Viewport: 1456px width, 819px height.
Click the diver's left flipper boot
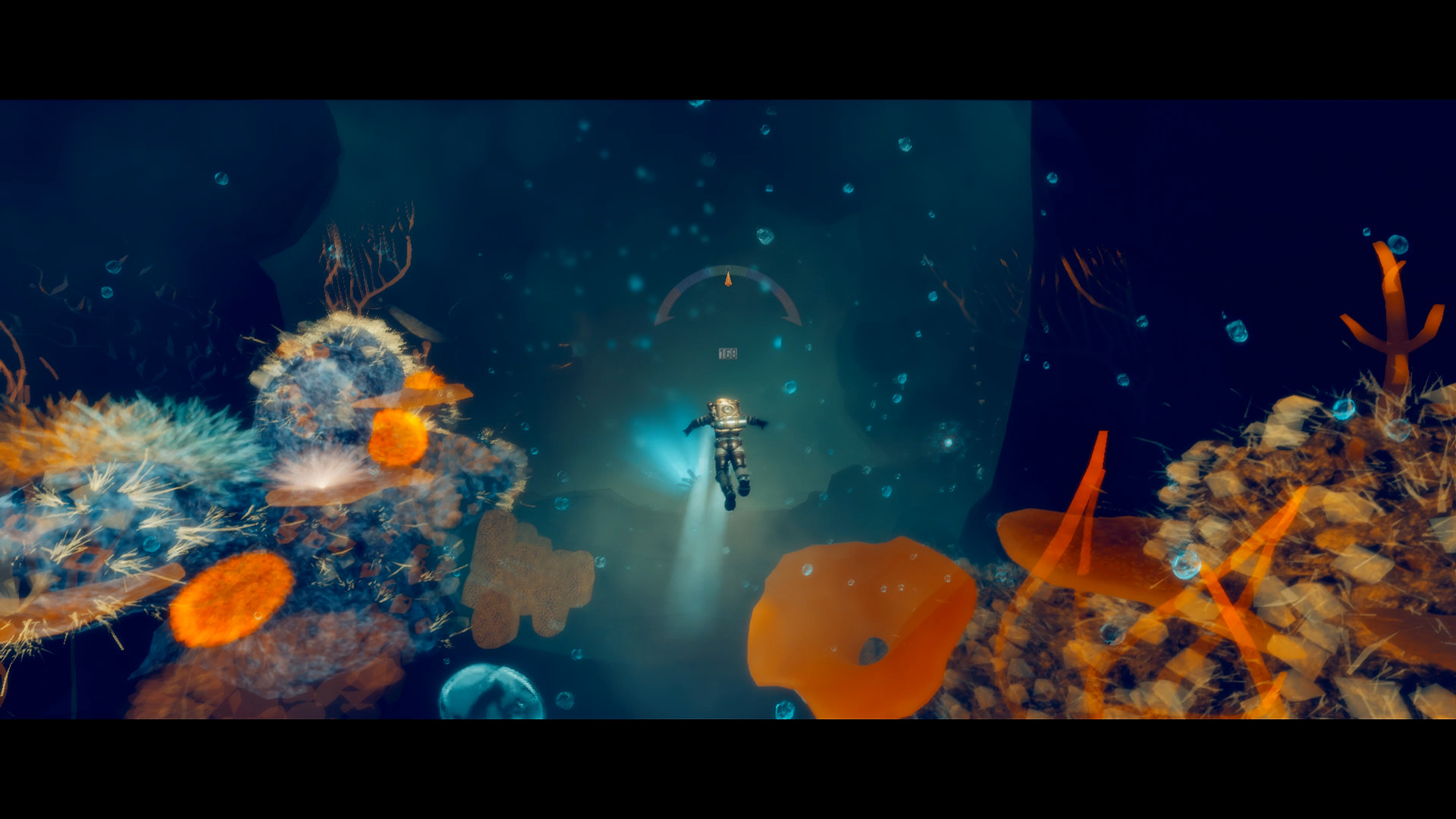745,485
